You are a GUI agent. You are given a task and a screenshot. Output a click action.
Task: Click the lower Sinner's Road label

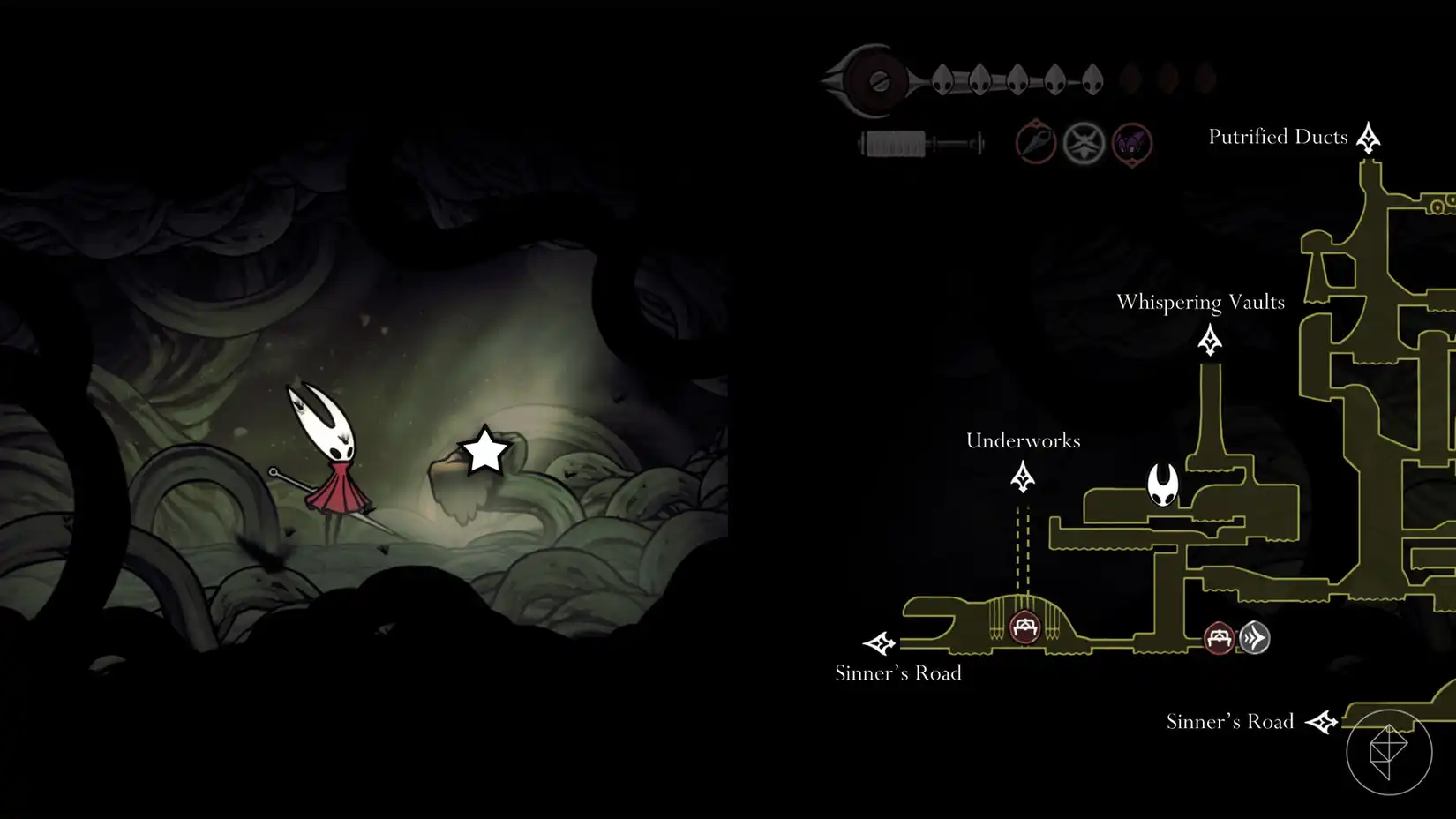pyautogui.click(x=1230, y=721)
